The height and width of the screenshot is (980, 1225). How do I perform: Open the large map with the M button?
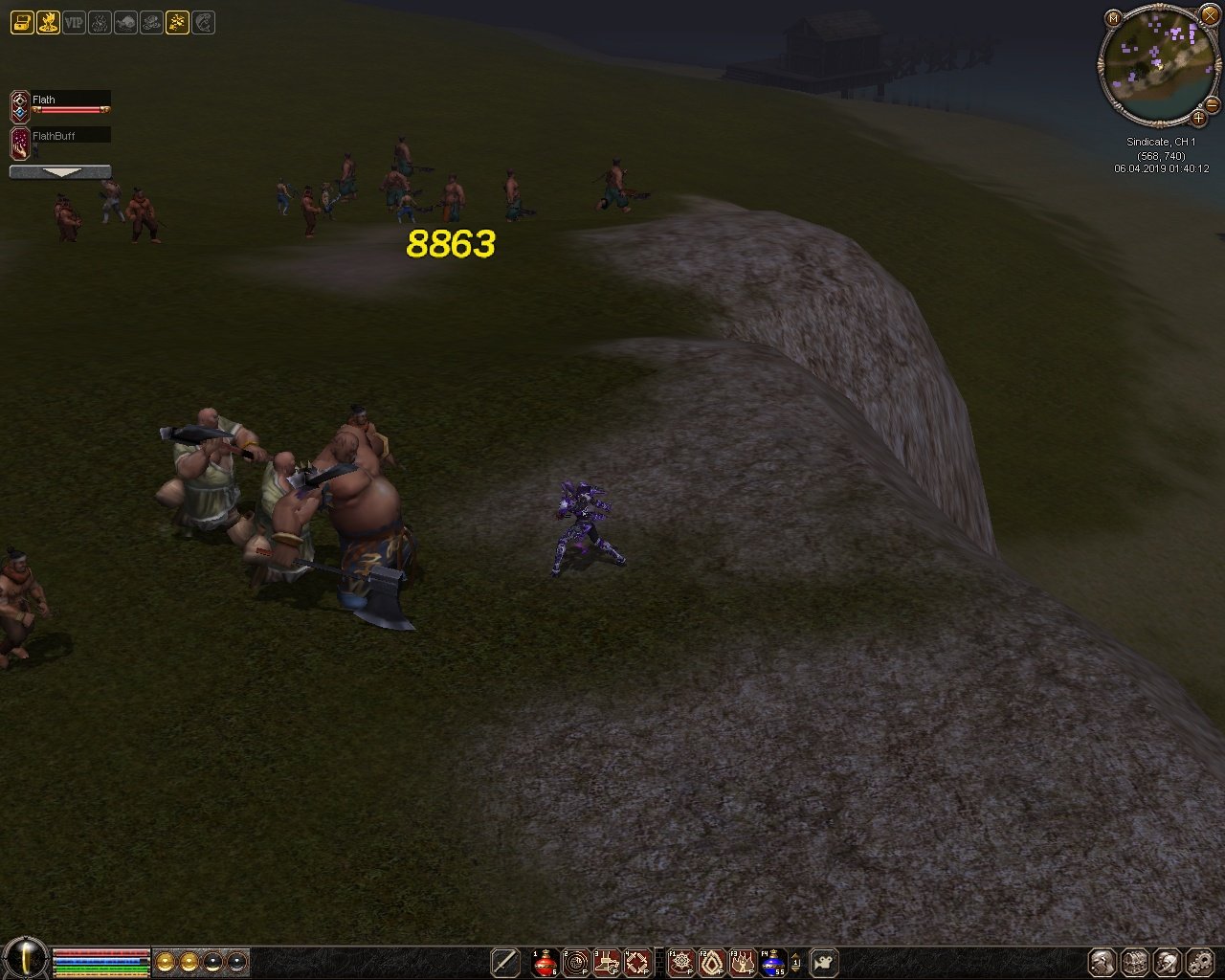click(1113, 18)
